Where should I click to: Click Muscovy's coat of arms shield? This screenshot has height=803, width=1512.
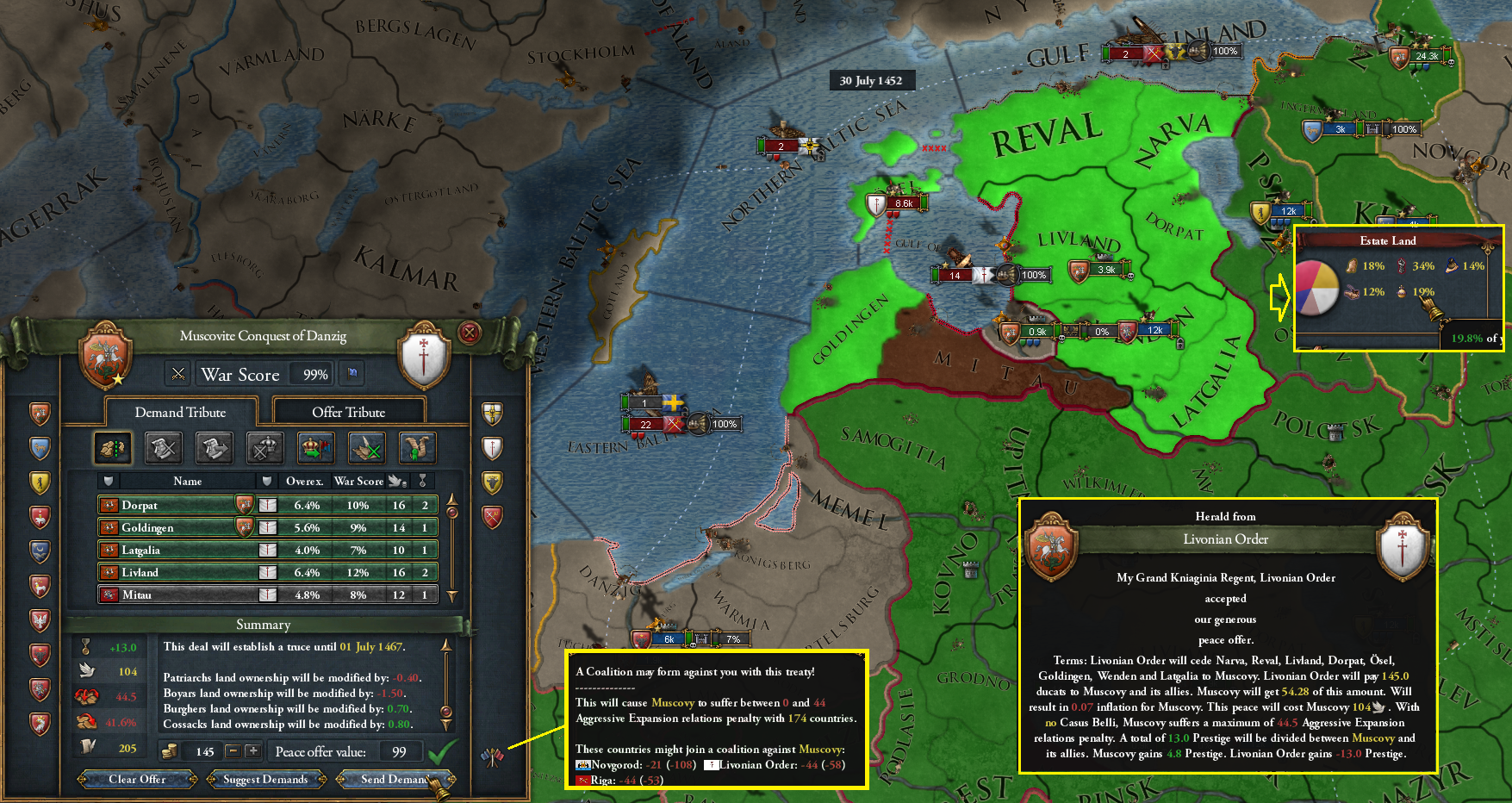click(105, 357)
